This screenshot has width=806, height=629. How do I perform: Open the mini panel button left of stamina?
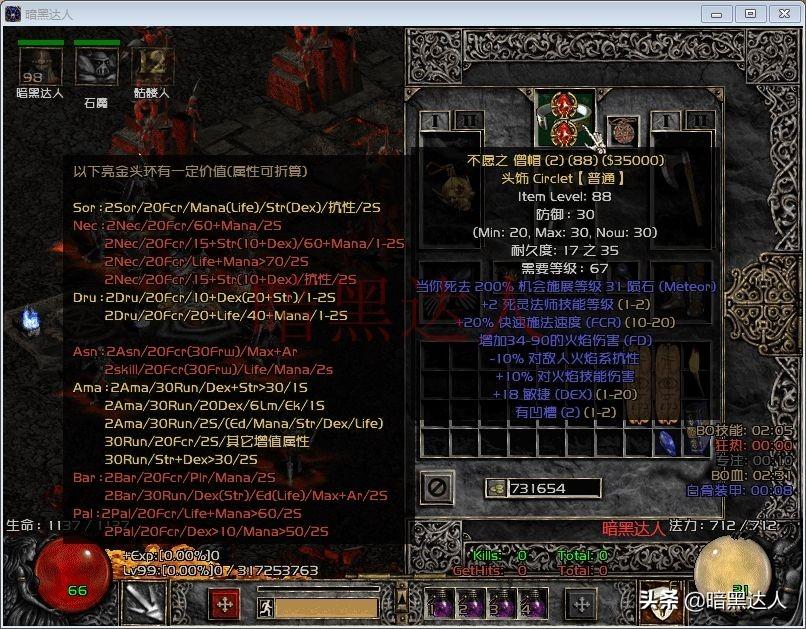pyautogui.click(x=222, y=605)
